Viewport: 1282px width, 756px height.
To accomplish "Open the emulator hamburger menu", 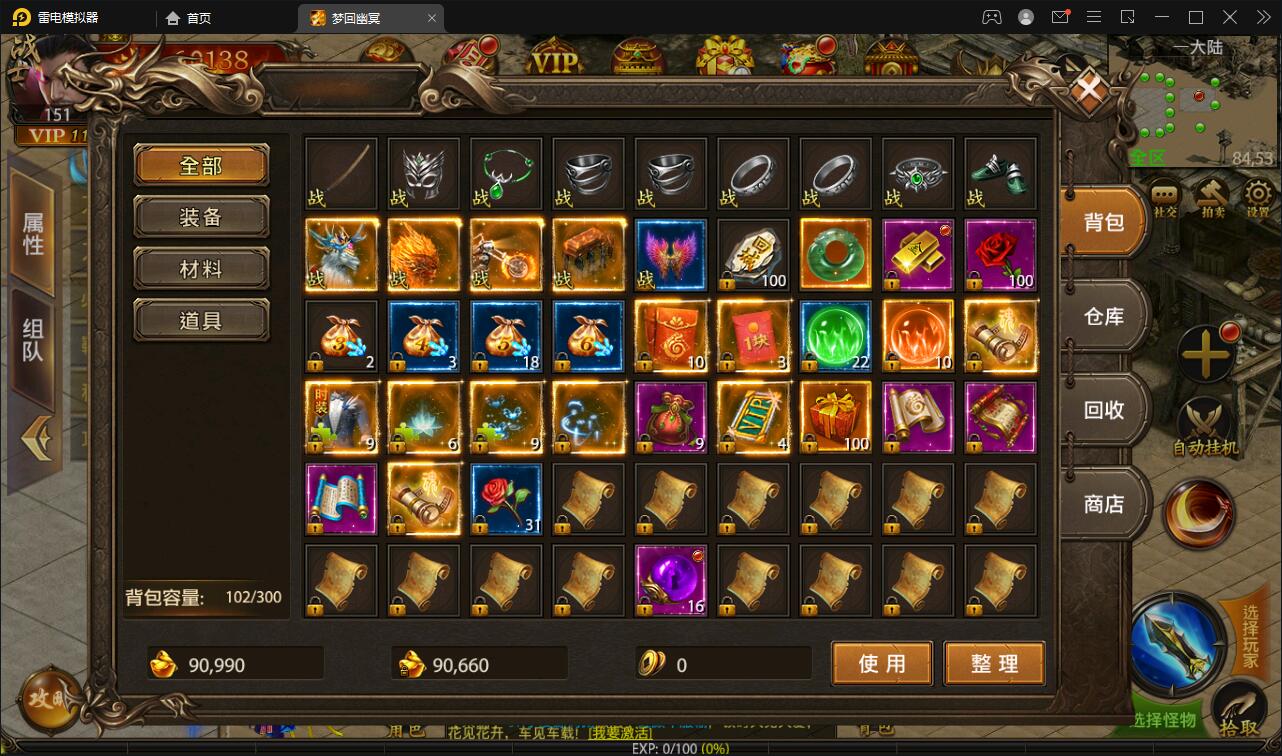I will point(1094,16).
